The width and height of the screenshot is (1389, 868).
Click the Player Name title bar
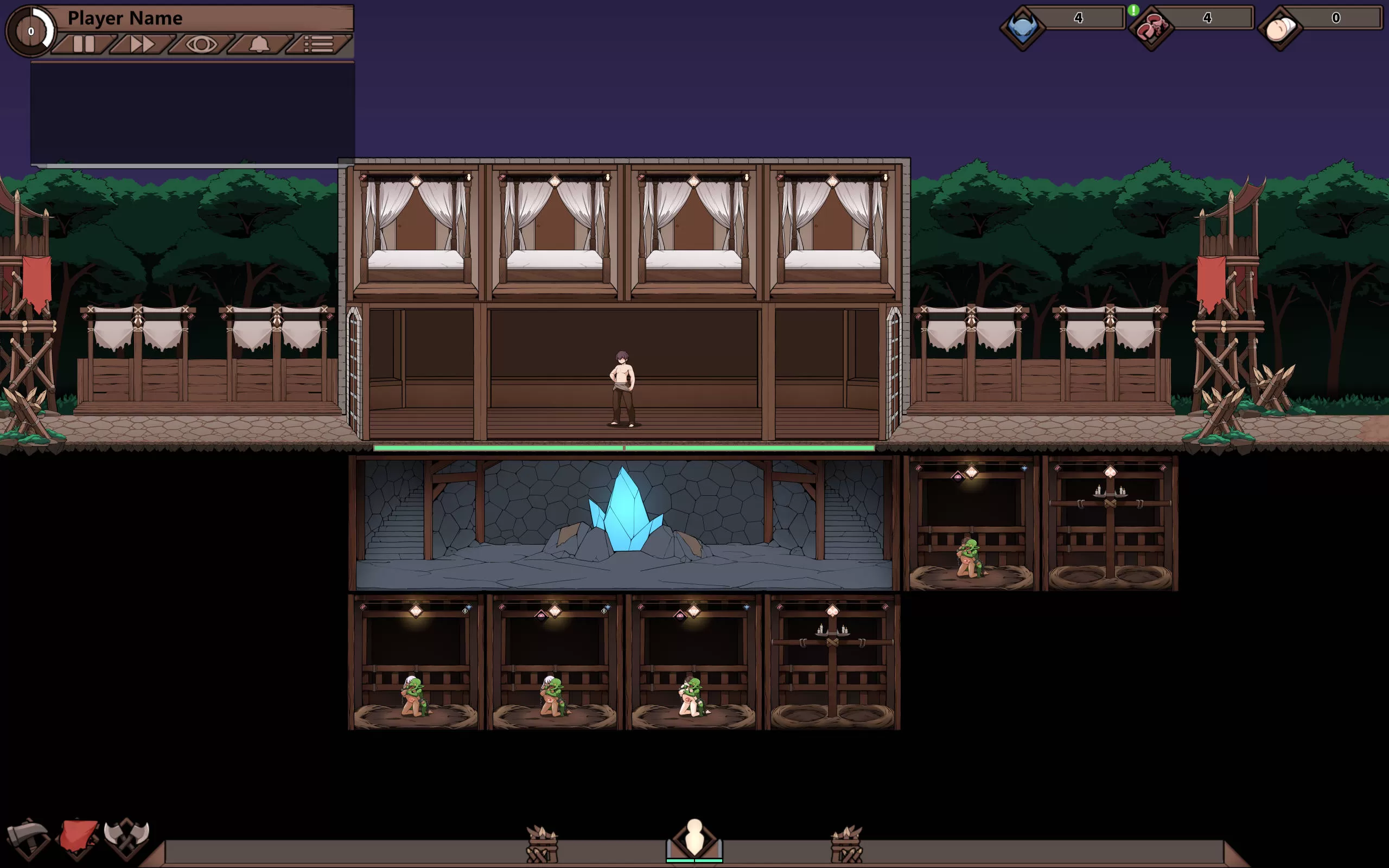(125, 18)
